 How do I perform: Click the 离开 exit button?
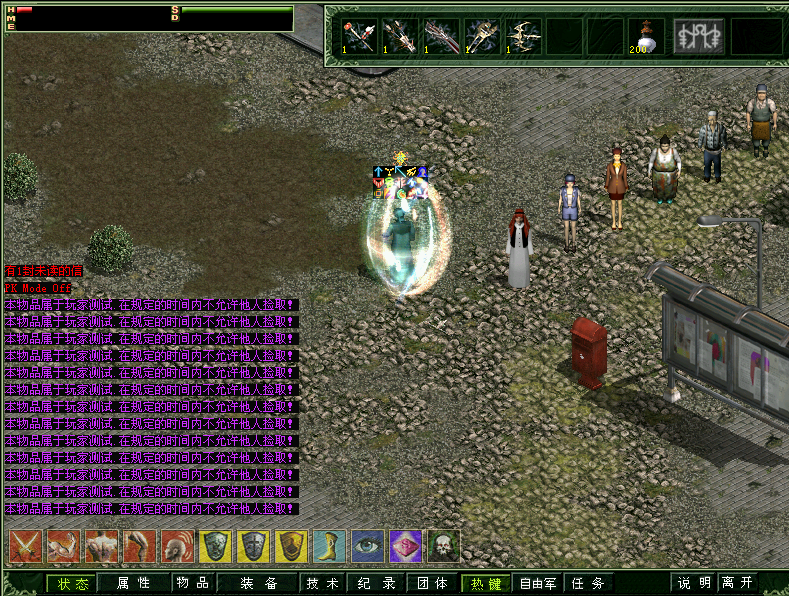pyautogui.click(x=738, y=583)
